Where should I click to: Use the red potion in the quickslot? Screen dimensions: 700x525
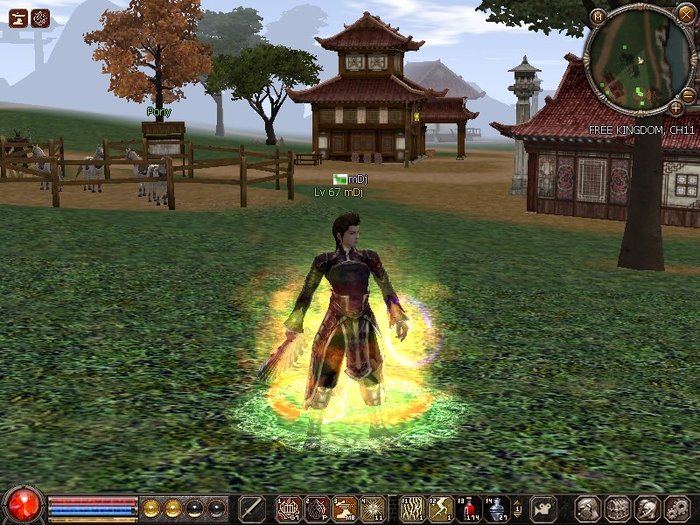[469, 509]
